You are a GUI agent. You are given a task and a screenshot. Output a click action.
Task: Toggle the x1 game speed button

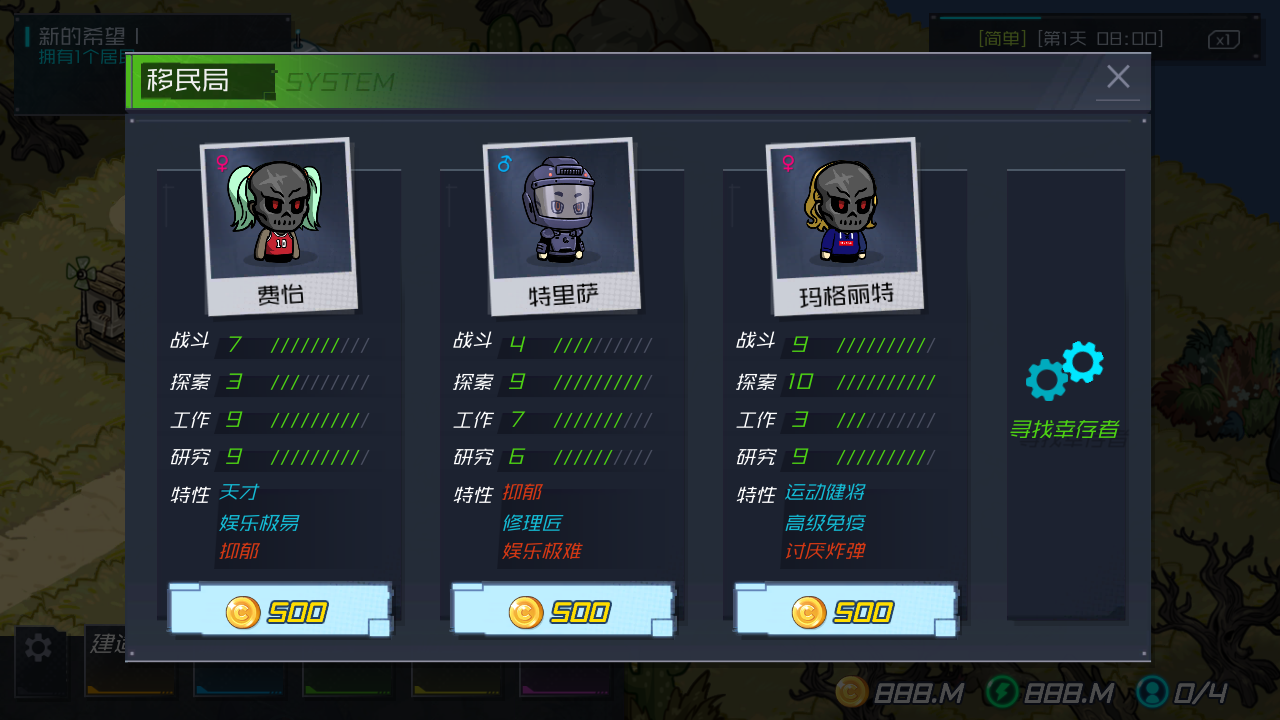coord(1223,40)
